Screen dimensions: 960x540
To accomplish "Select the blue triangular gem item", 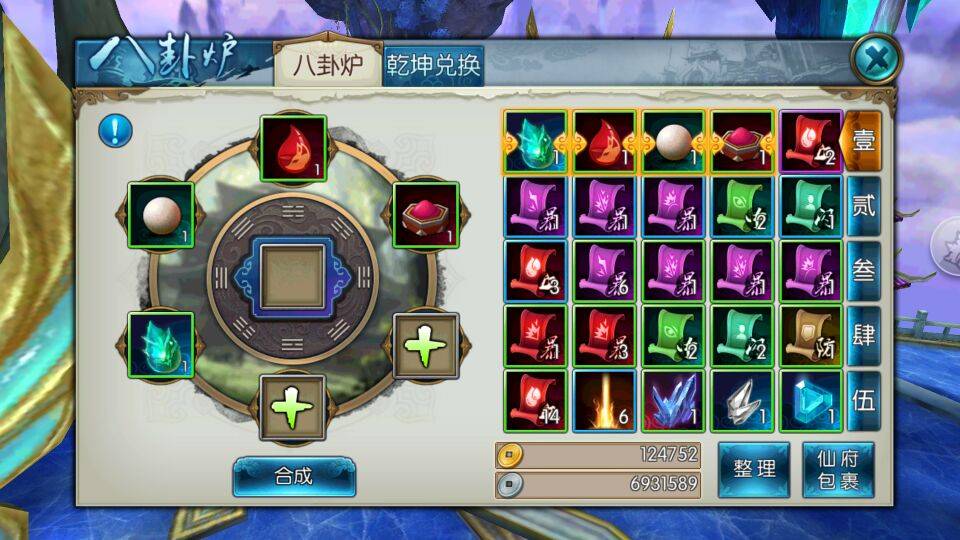I will [811, 401].
